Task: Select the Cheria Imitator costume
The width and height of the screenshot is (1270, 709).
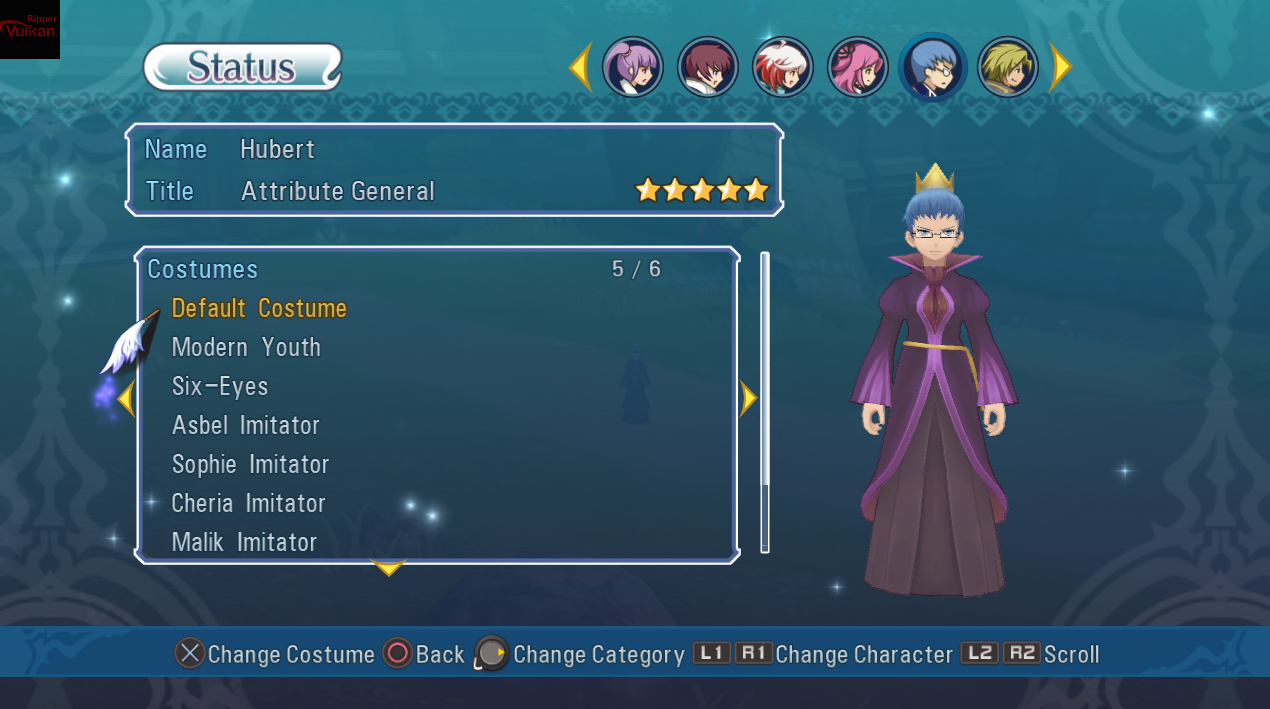Action: [x=248, y=503]
